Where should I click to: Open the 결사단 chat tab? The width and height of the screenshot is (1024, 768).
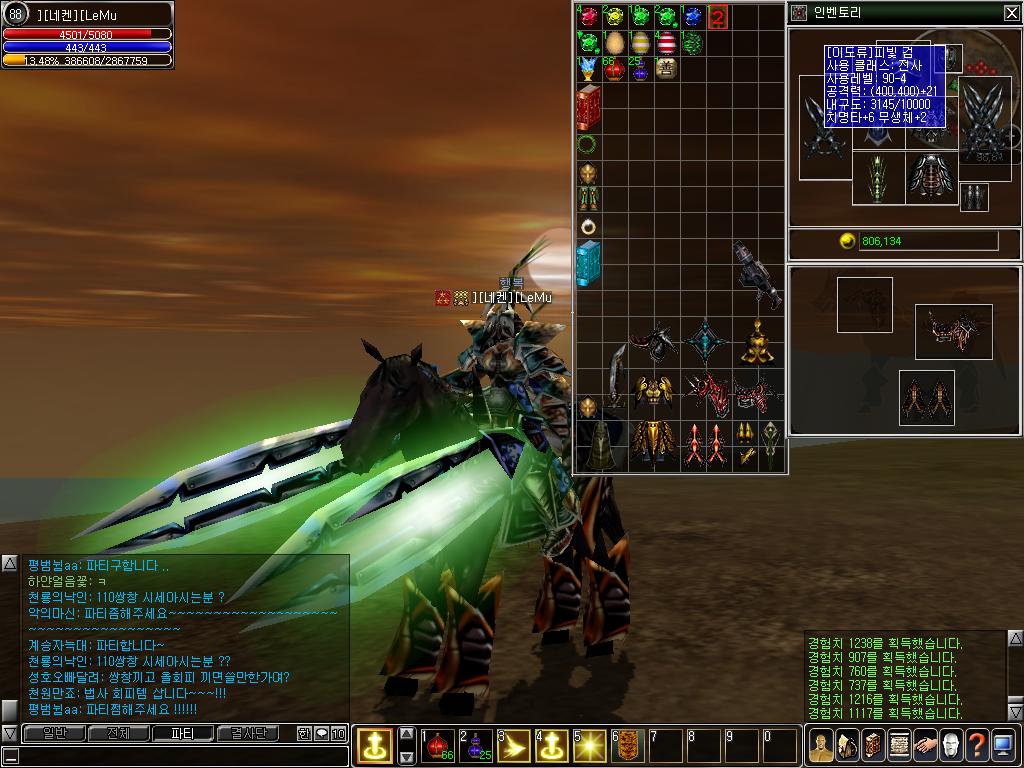click(247, 733)
